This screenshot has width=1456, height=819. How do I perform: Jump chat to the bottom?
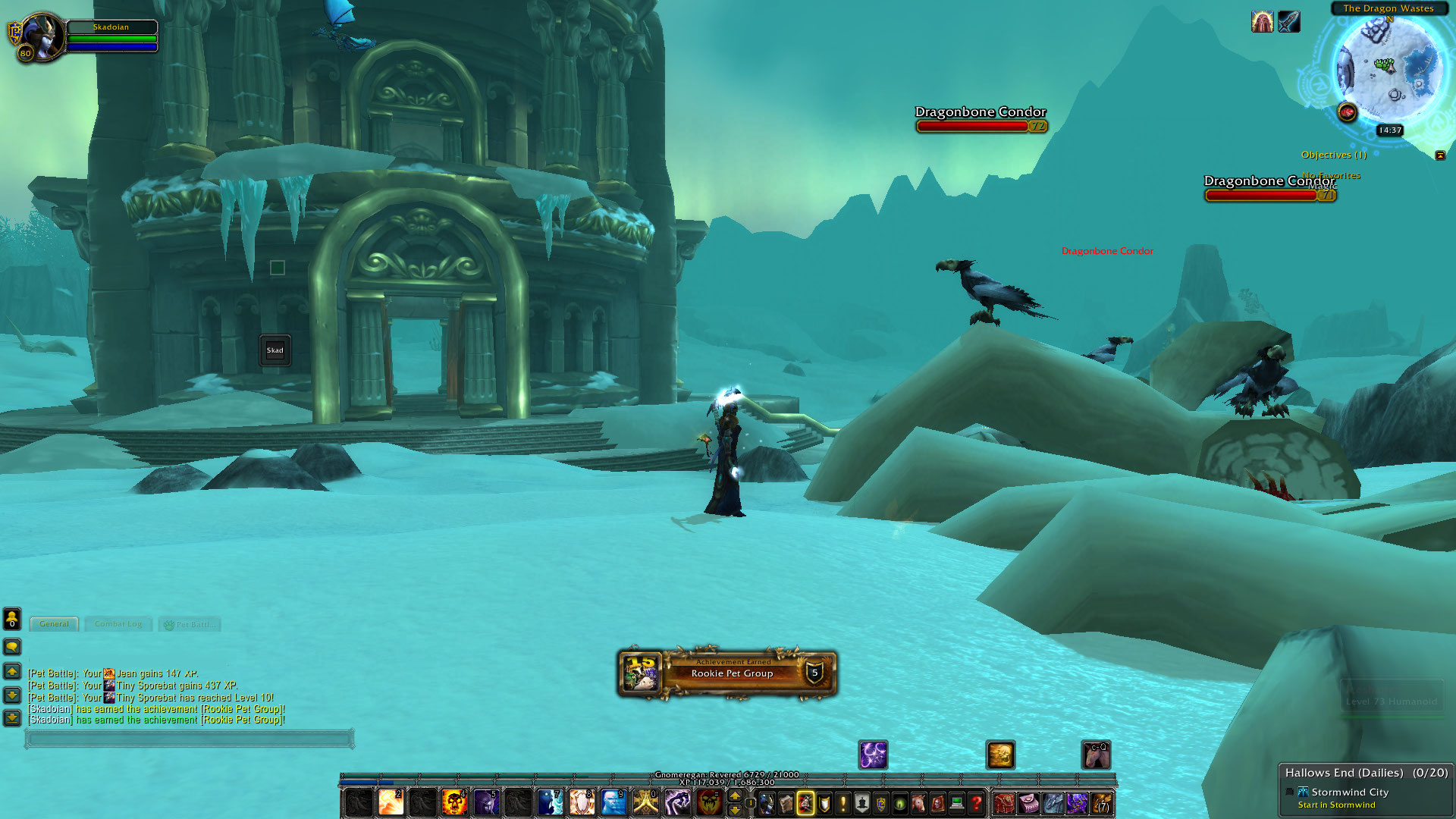[x=12, y=717]
